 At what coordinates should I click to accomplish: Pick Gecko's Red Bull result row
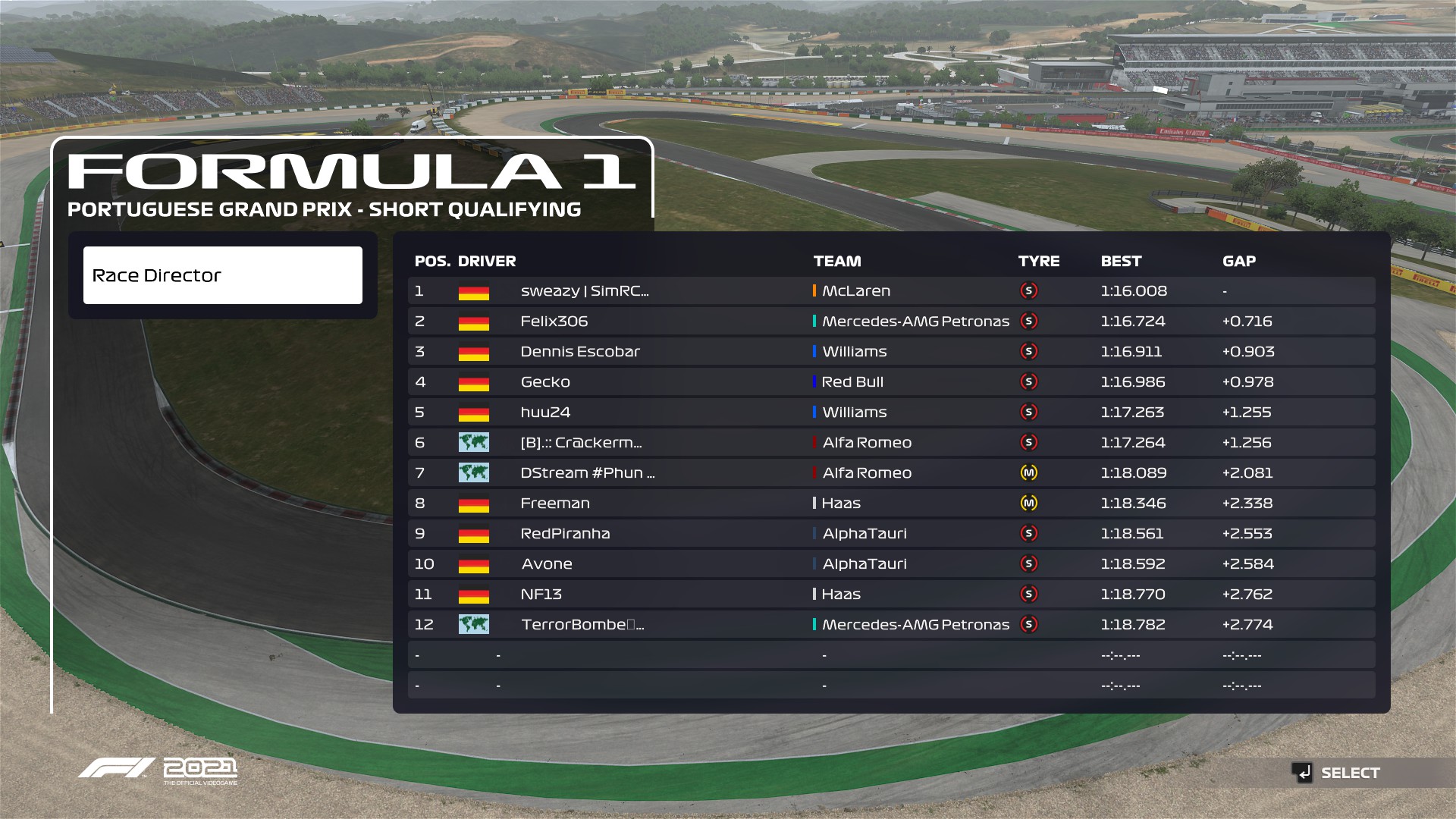pyautogui.click(x=545, y=382)
